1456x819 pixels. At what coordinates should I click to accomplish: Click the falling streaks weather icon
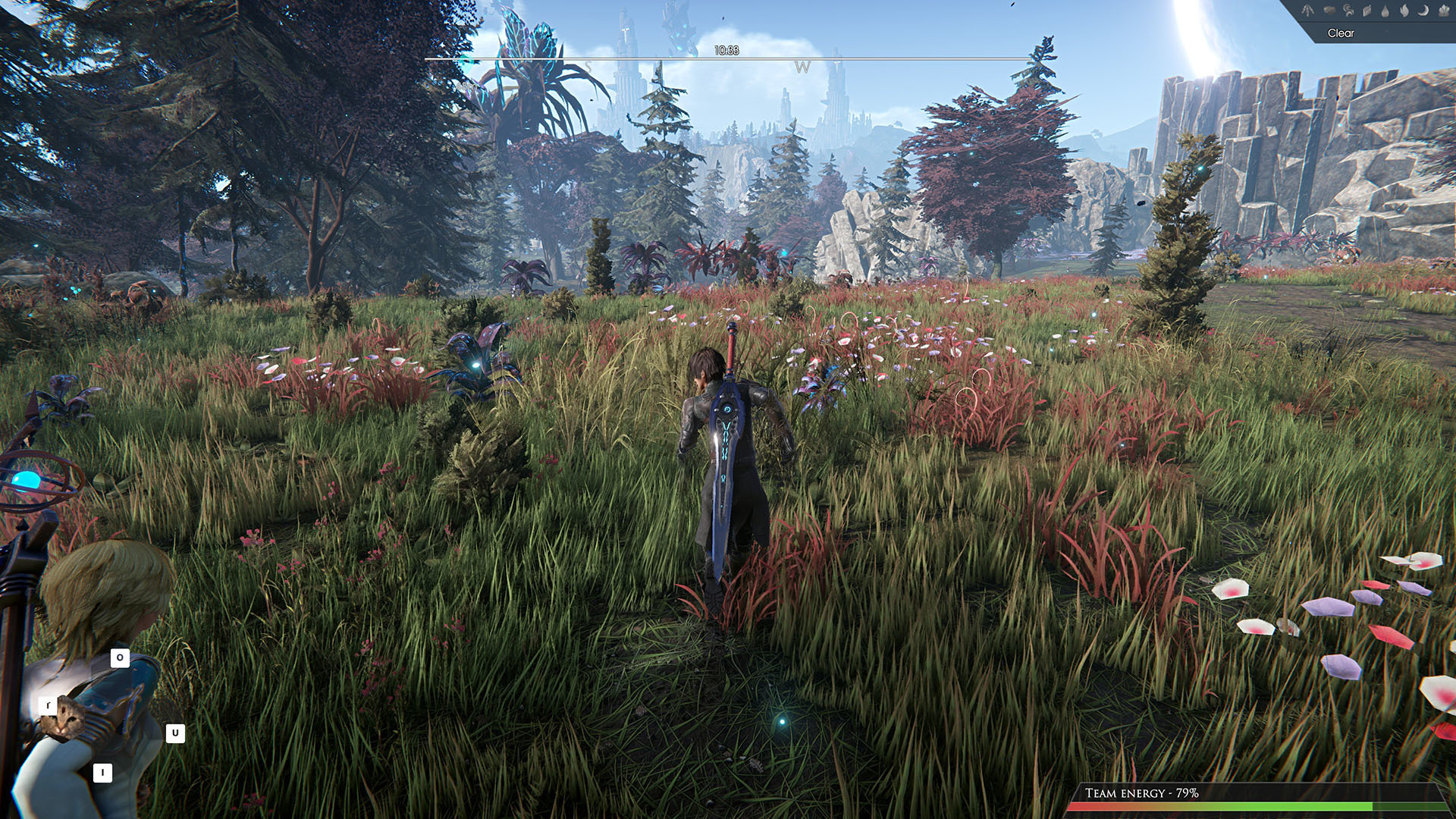pos(1308,11)
